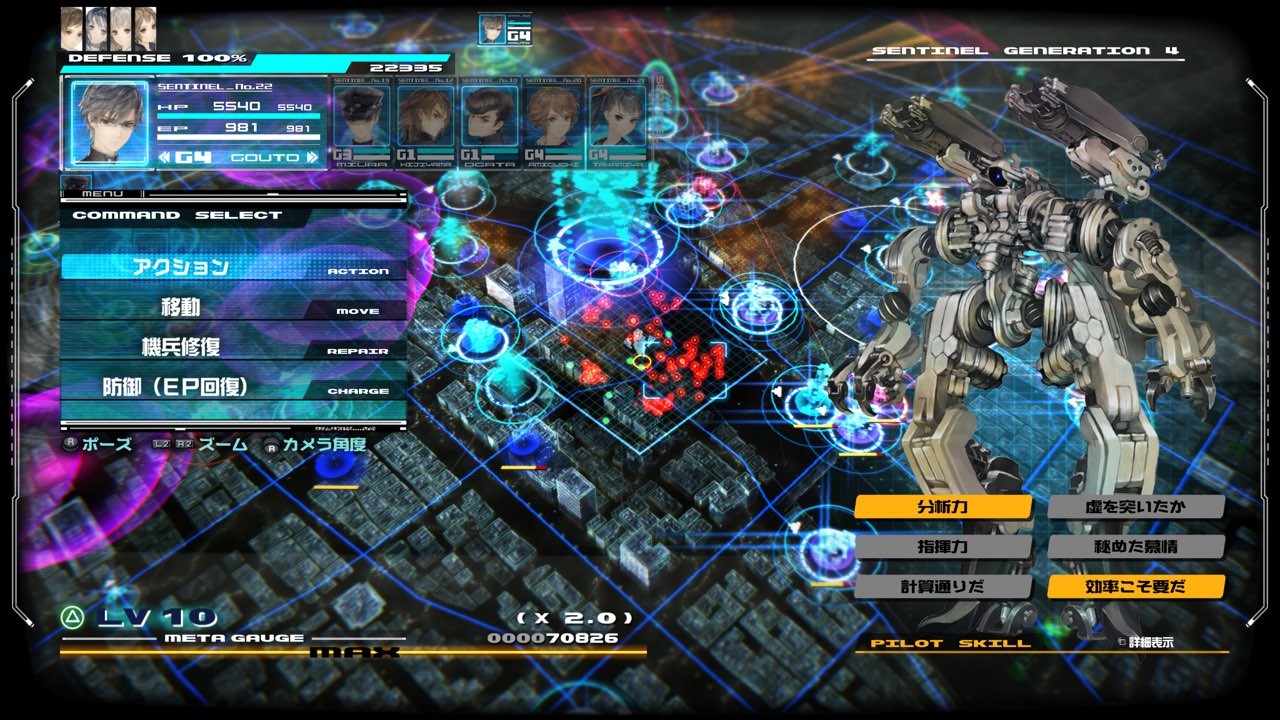Pick the 虚を突いたか pilot skill
Screen dimensions: 1280x720
1136,507
